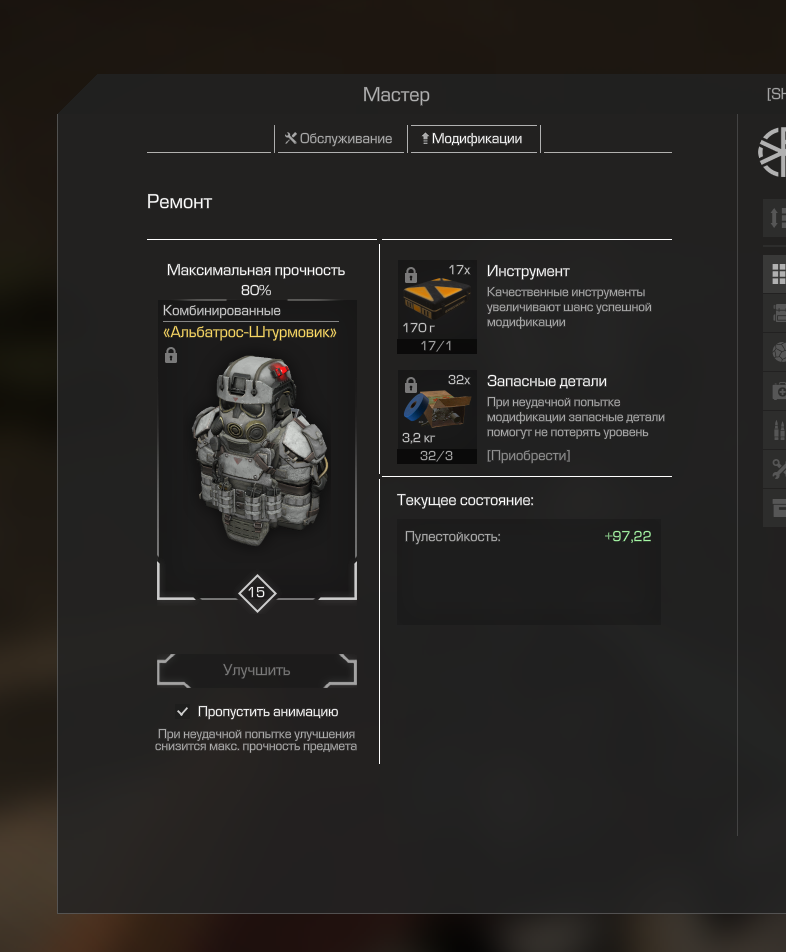Click the Приобрести purchase link
The width and height of the screenshot is (786, 952).
[x=529, y=456]
